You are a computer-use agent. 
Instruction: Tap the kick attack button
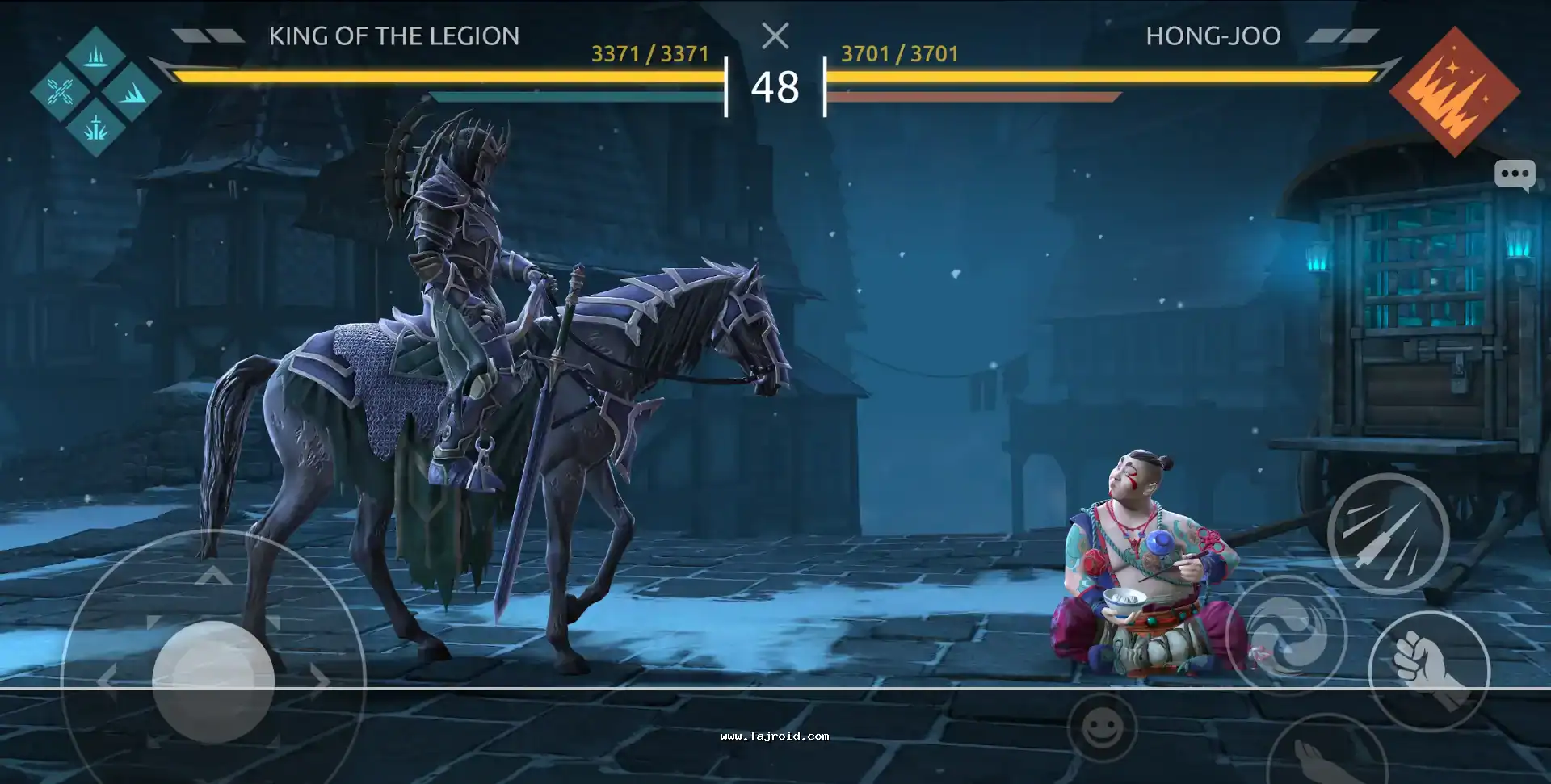coord(1325,755)
